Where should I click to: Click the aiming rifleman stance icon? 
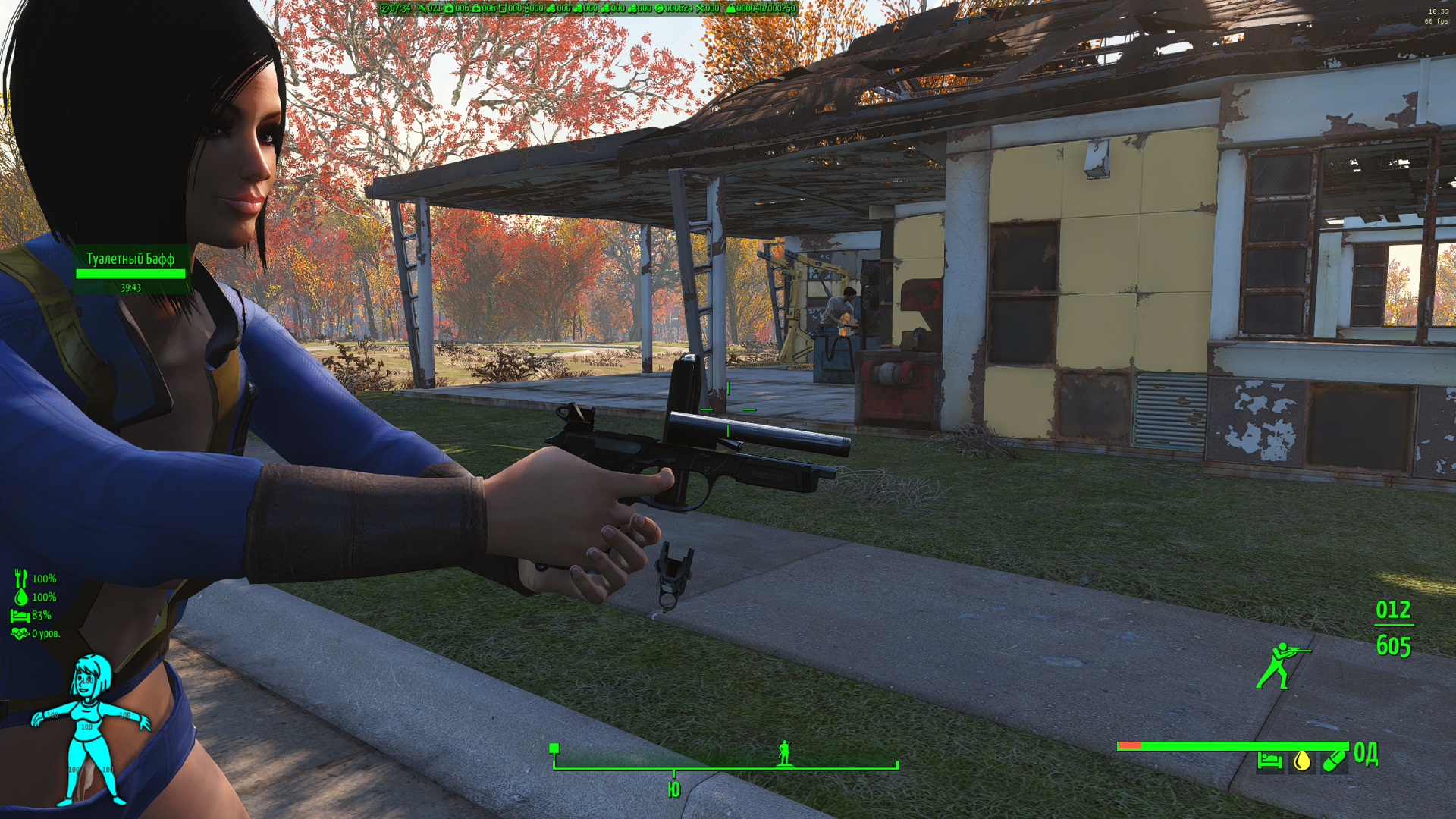(1280, 666)
